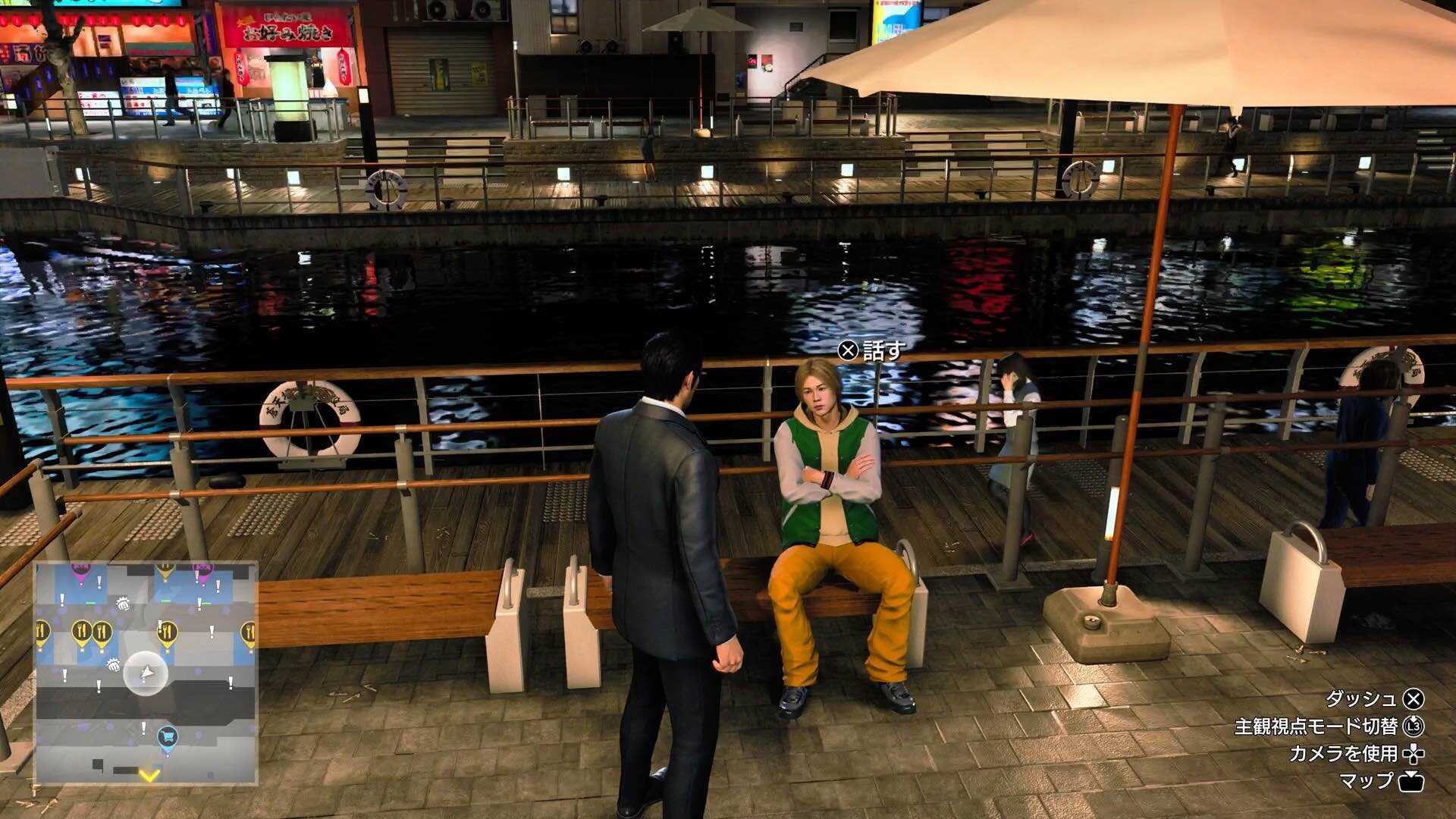The height and width of the screenshot is (819, 1456).
Task: Click a yellow fork-and-knife restaurant marker on minimap
Action: tap(80, 630)
